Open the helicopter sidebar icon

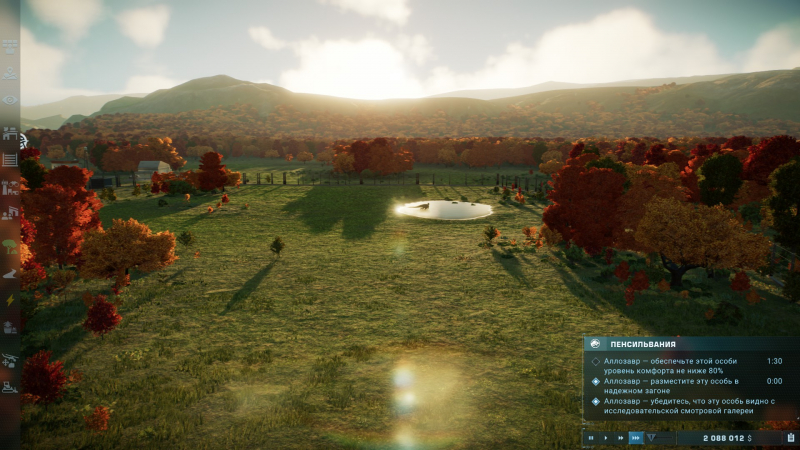[10, 357]
